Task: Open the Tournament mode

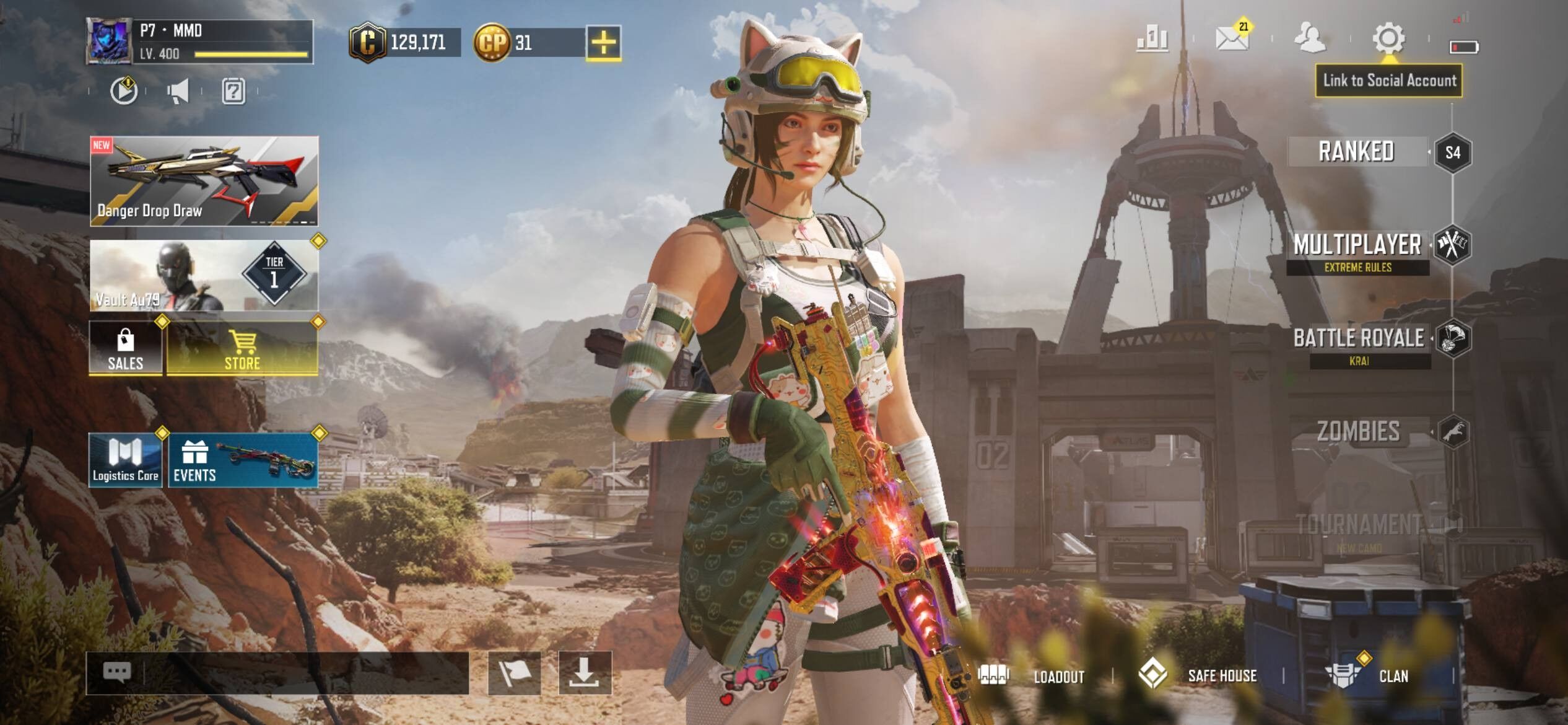Action: 1359,525
